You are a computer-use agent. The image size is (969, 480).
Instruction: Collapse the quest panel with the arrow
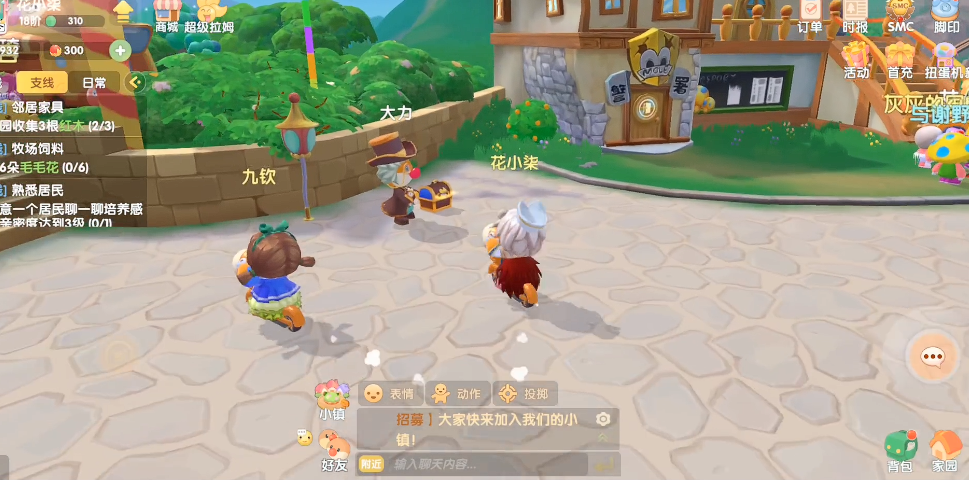pos(136,83)
